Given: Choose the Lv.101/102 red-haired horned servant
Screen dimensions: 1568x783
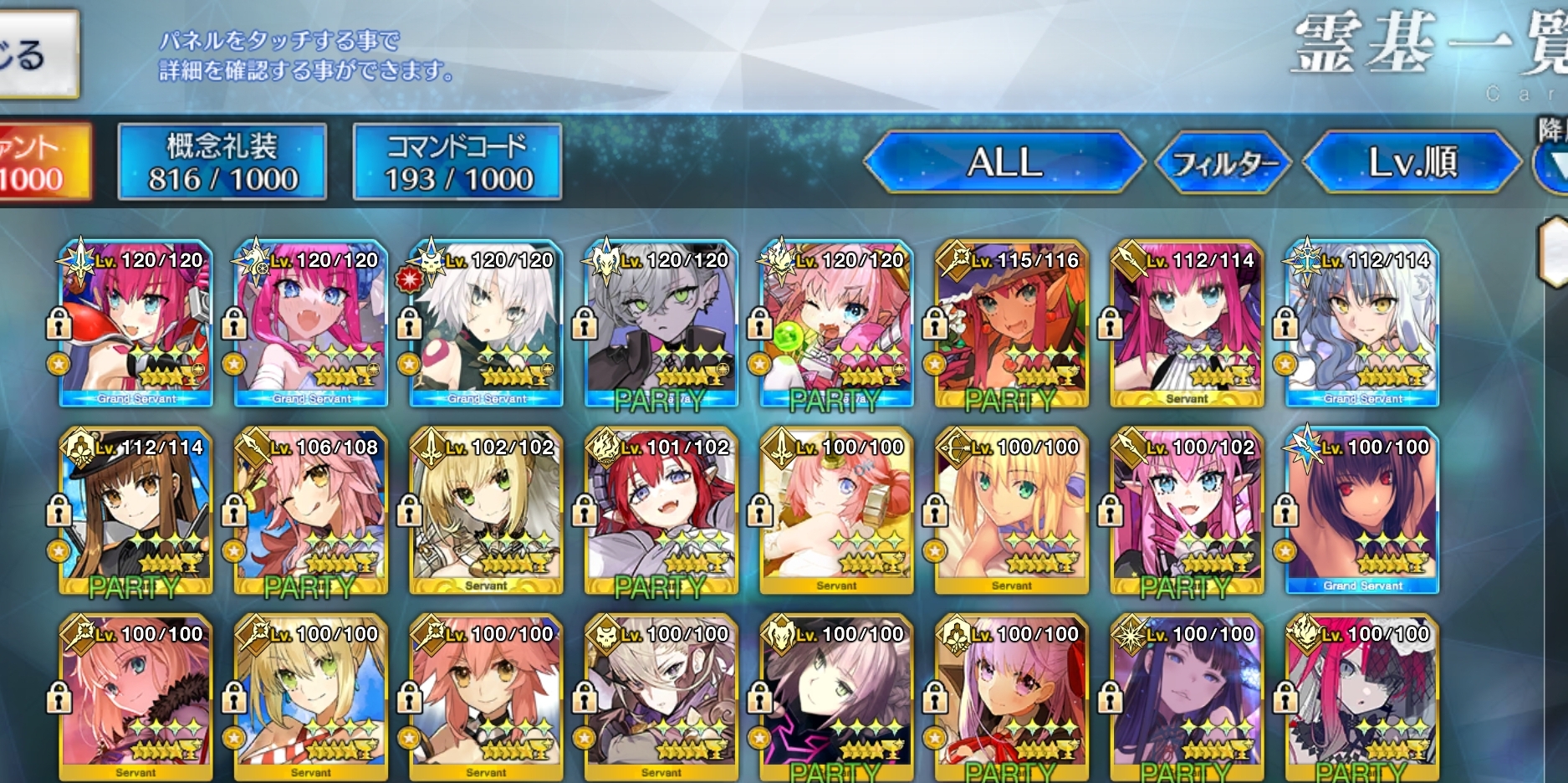Looking at the screenshot, I should point(661,512).
